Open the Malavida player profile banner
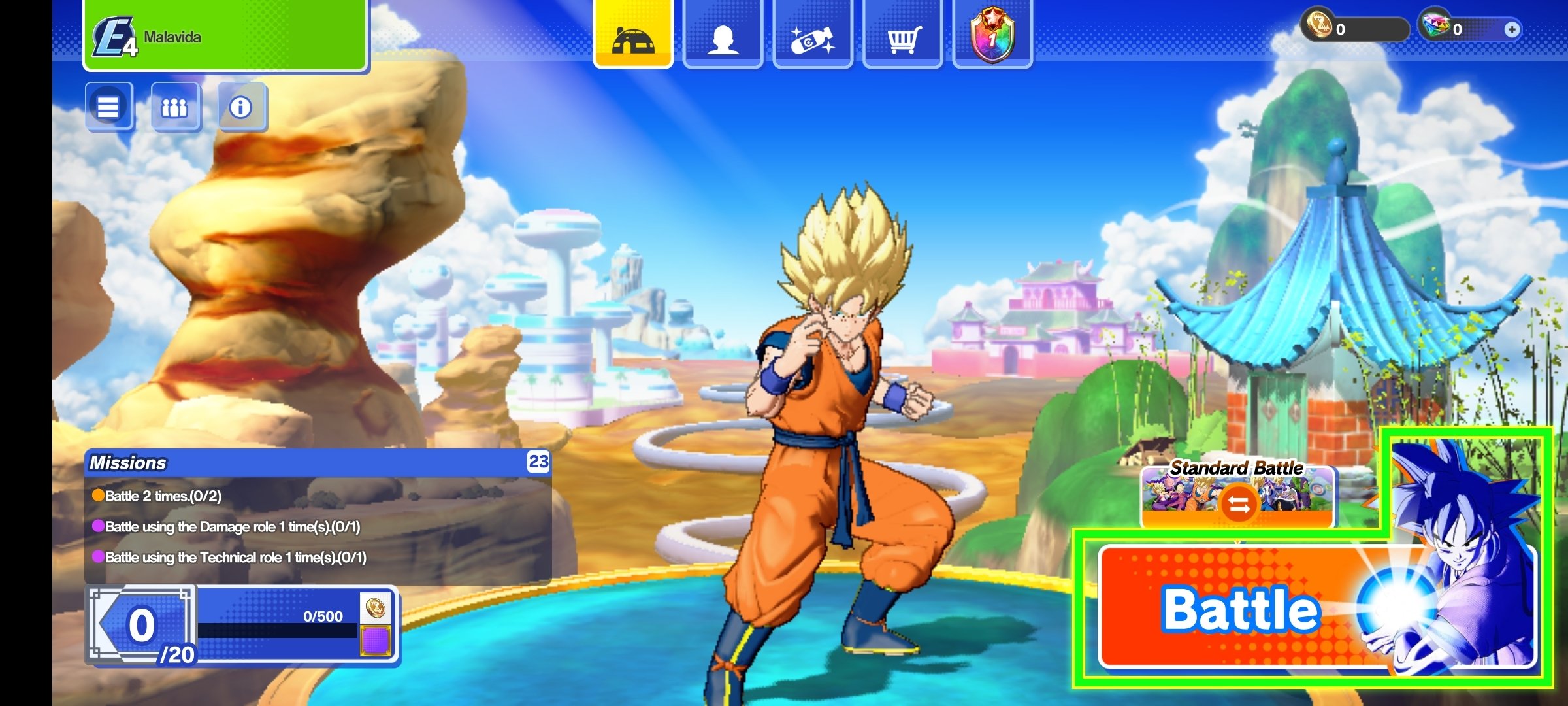The height and width of the screenshot is (706, 1568). point(225,36)
